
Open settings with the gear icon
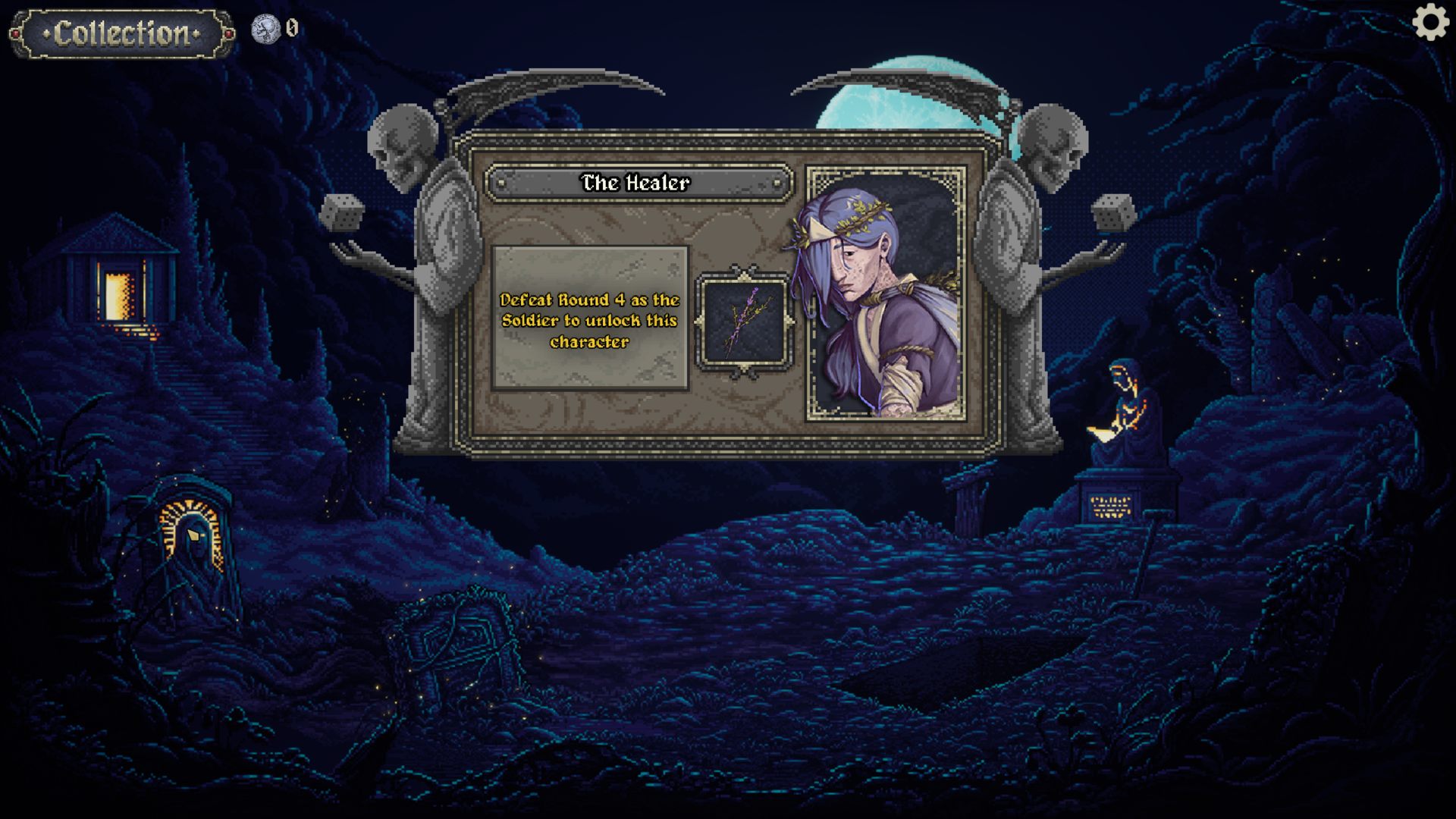[1430, 23]
